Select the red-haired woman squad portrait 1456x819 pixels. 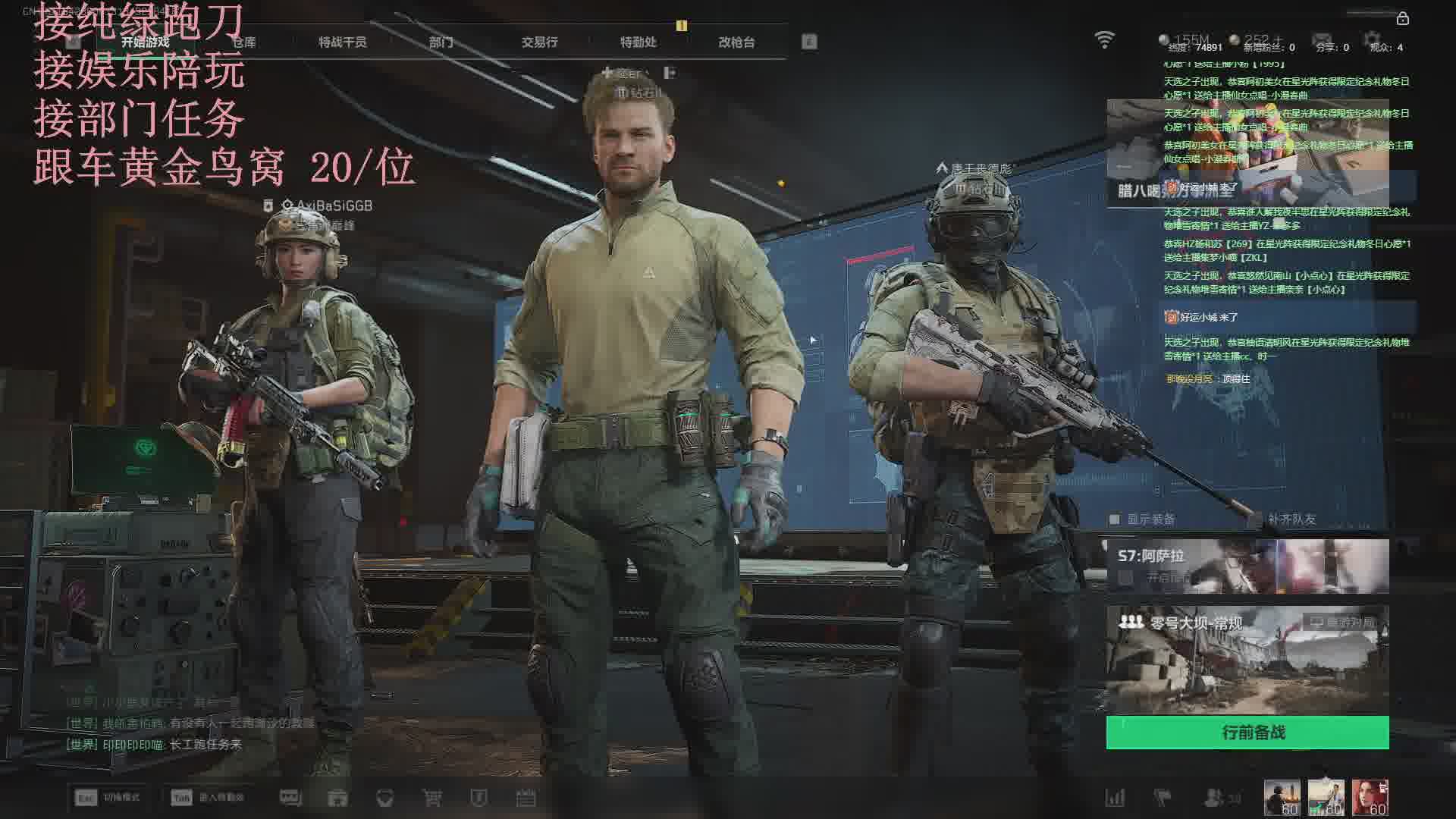[1370, 798]
